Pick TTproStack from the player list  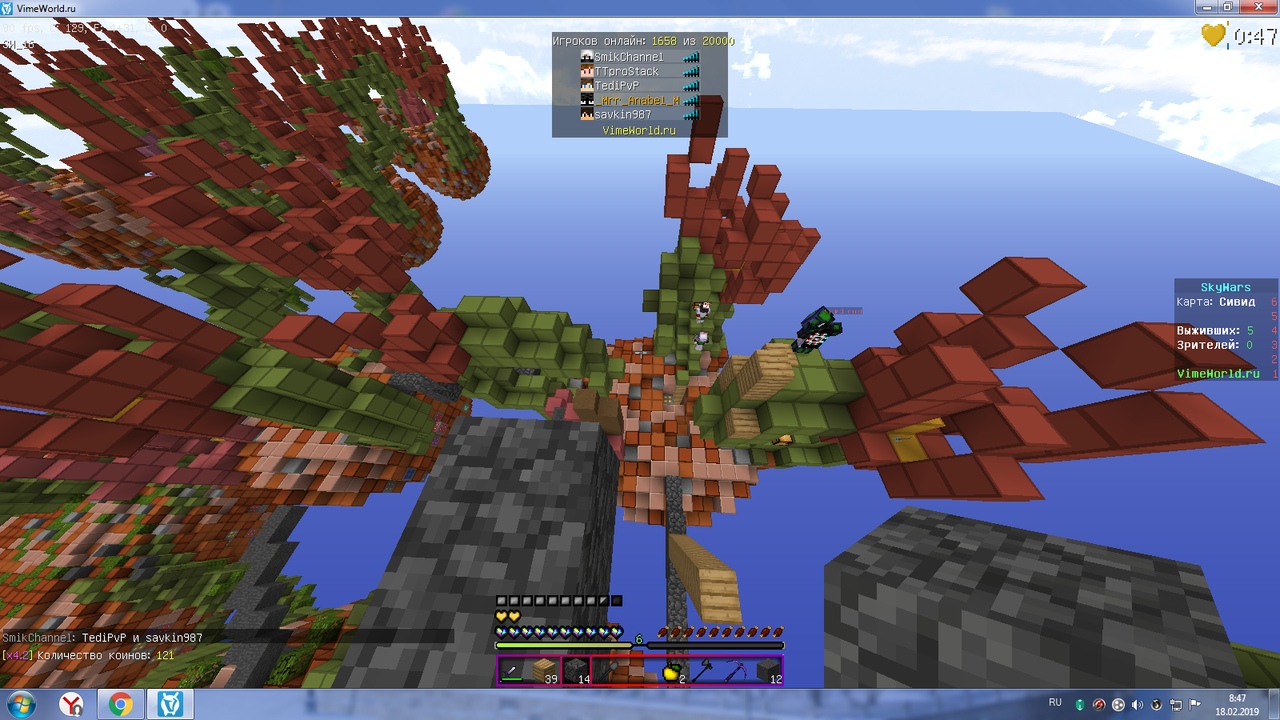click(x=626, y=72)
